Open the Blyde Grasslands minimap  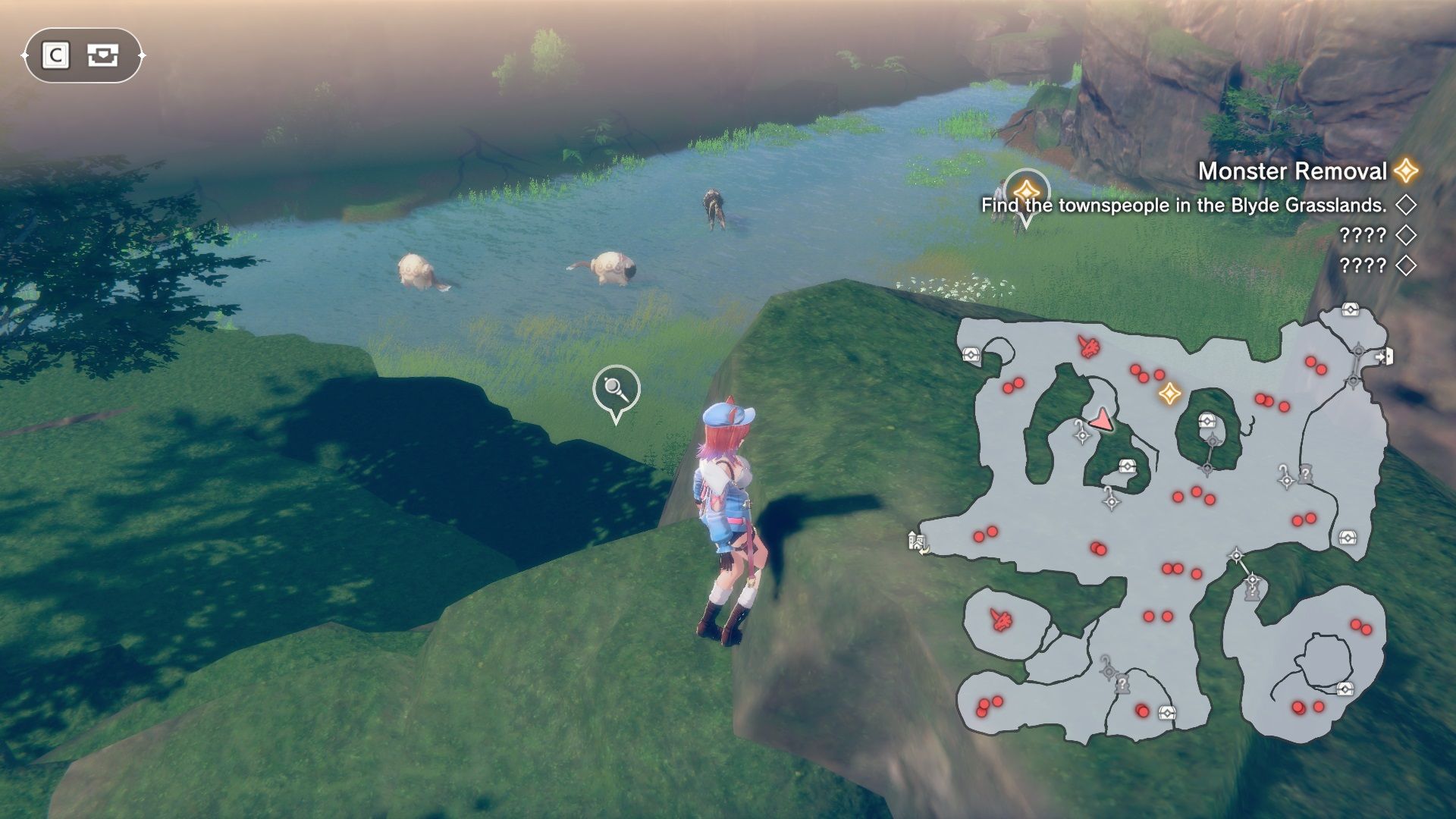[1168, 523]
